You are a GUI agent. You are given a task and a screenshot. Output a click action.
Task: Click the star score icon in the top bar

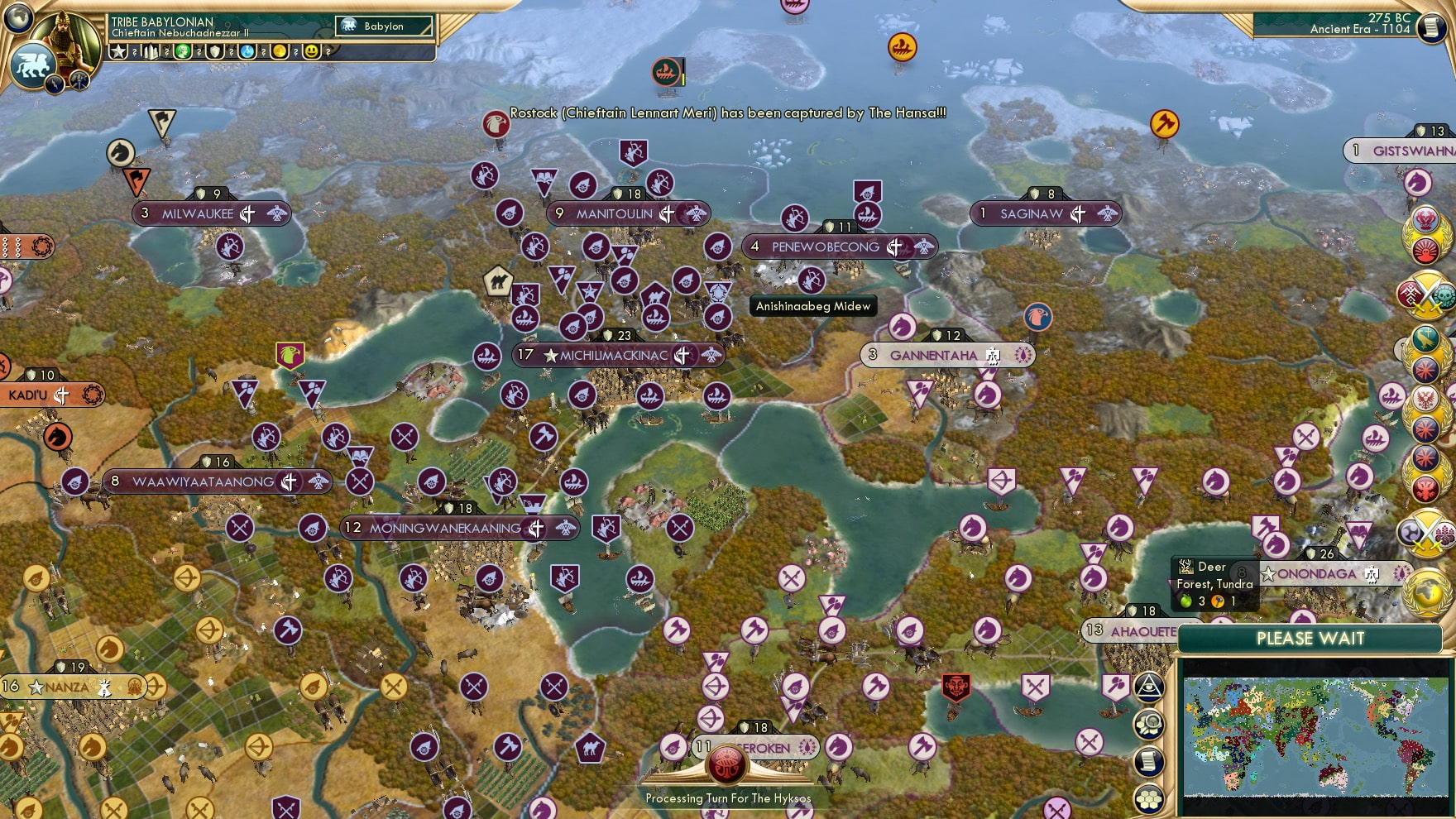click(117, 51)
